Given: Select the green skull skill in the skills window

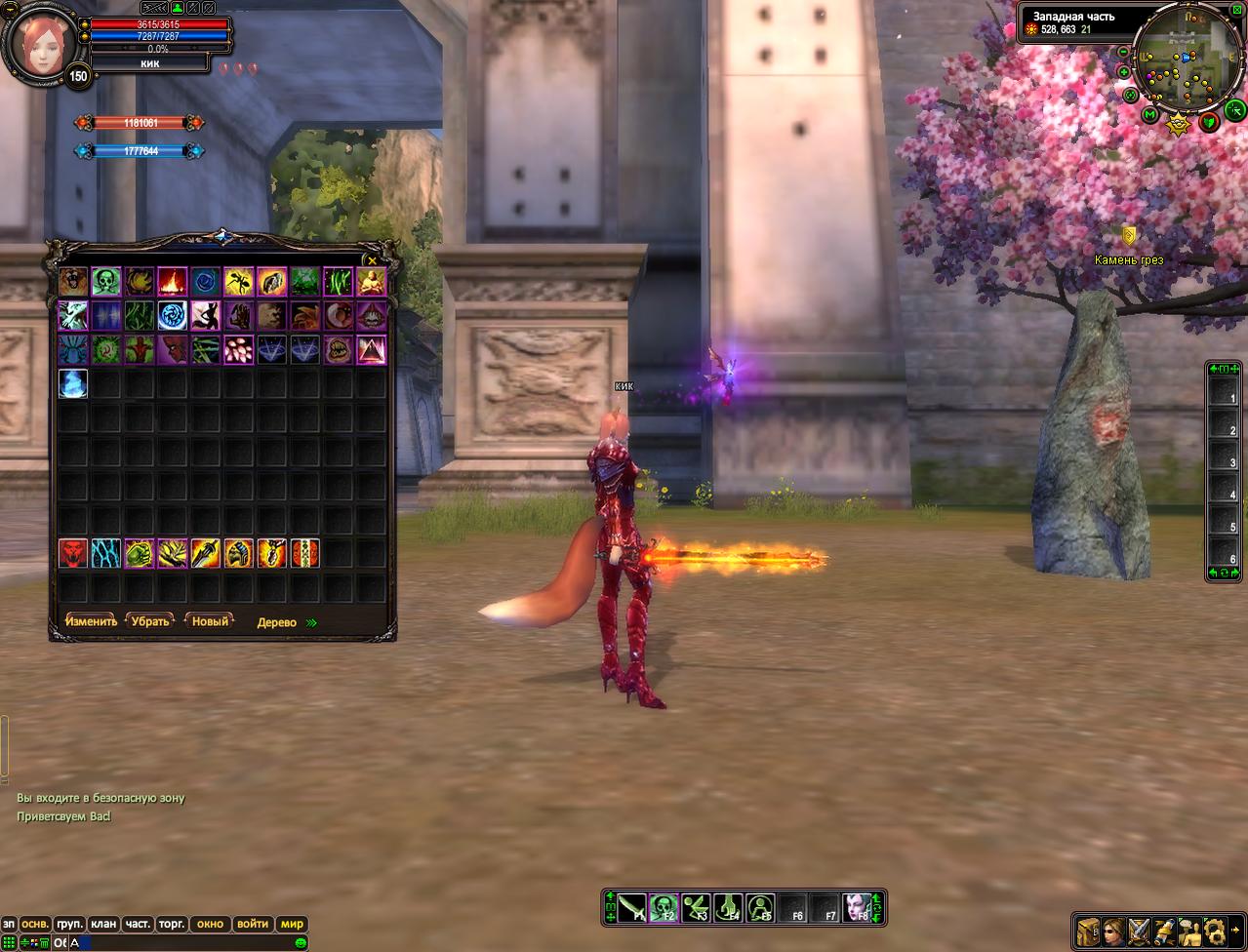Looking at the screenshot, I should pyautogui.click(x=106, y=282).
